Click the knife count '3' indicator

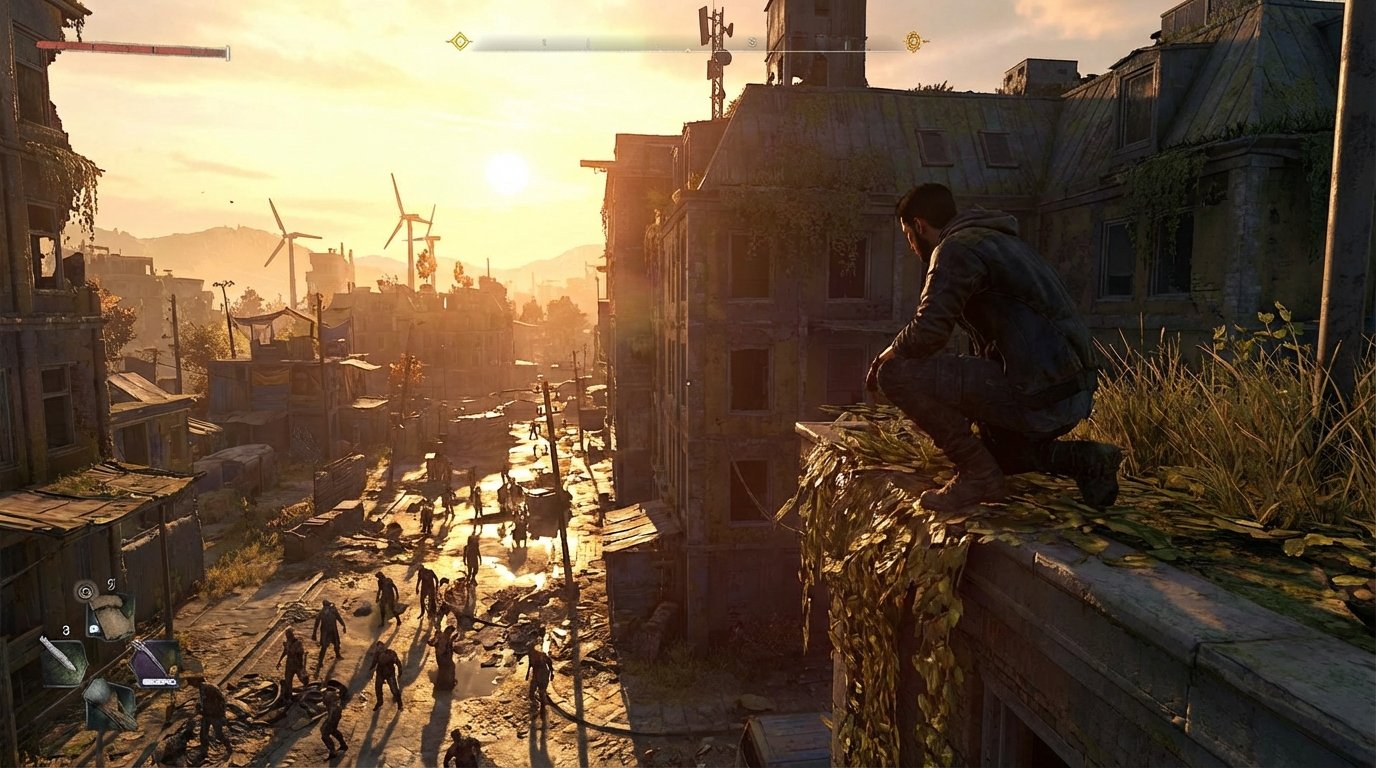tap(65, 631)
